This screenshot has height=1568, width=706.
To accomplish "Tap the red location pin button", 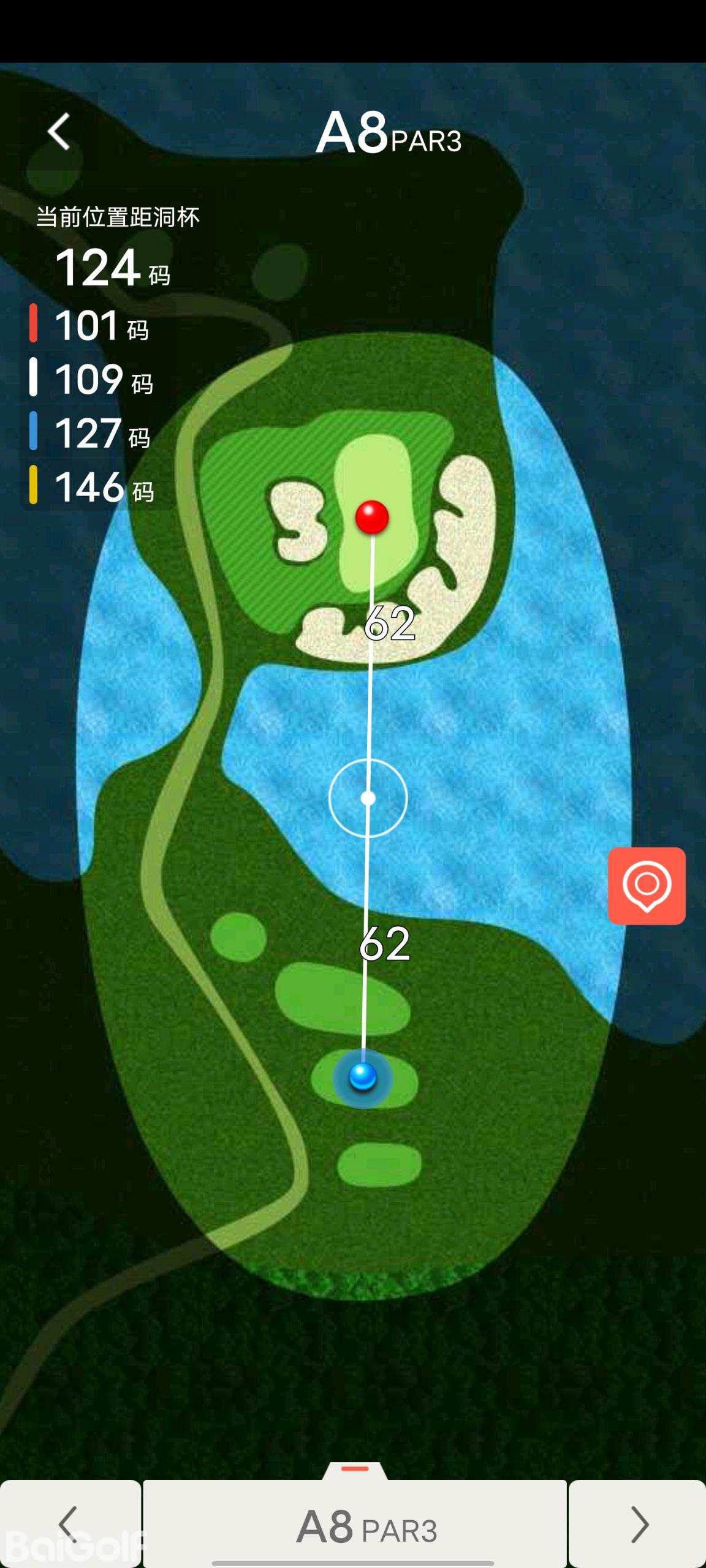I will (x=647, y=886).
